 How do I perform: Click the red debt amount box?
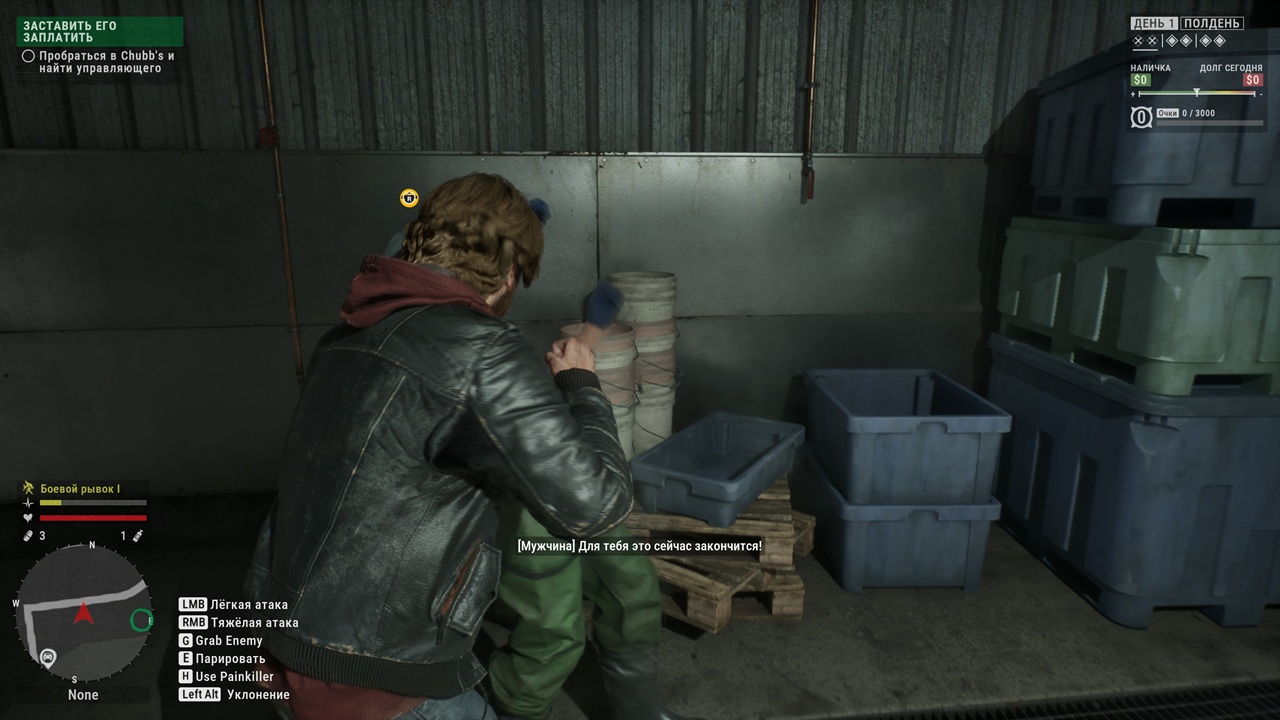pos(1252,80)
